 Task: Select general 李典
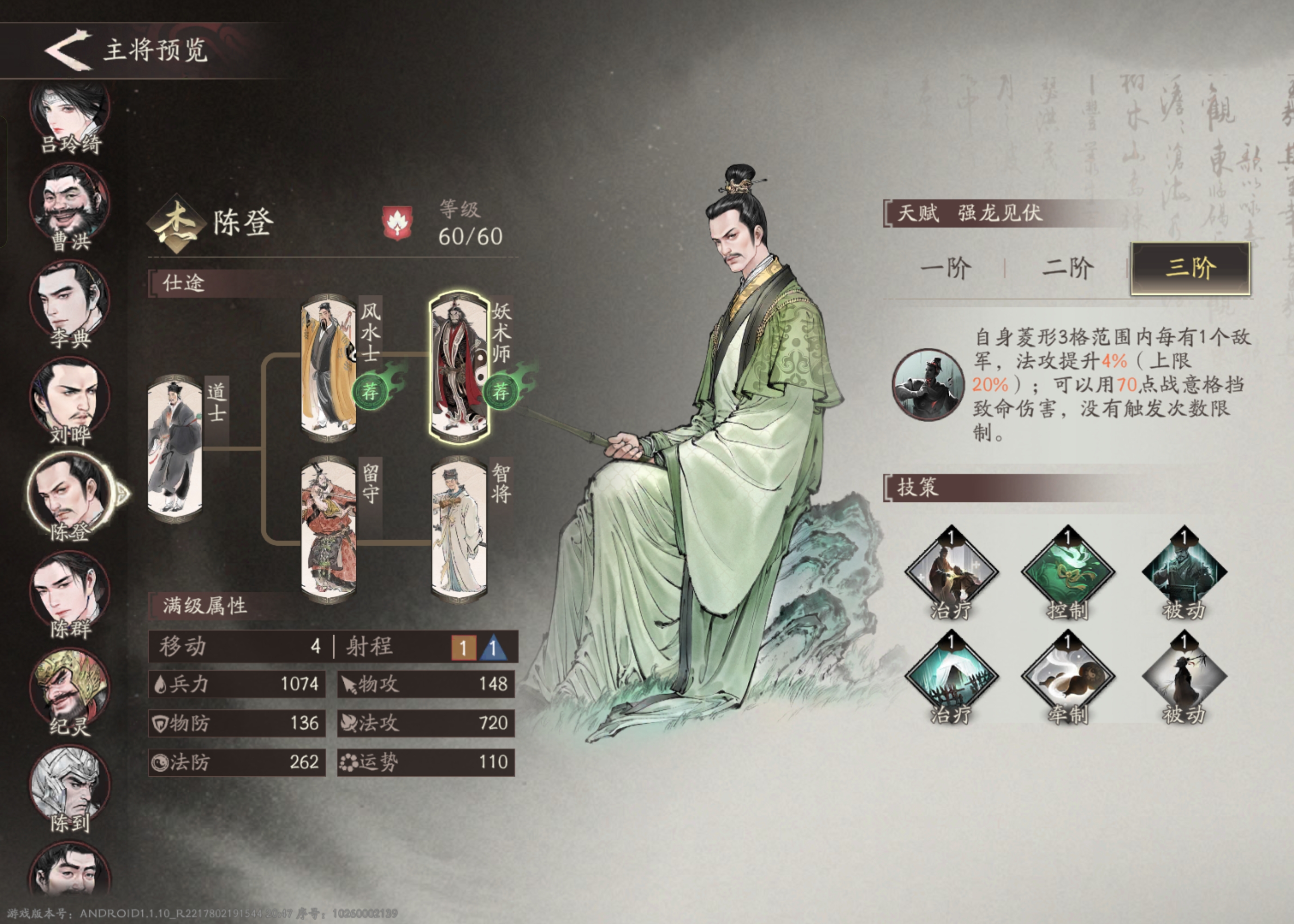point(69,303)
